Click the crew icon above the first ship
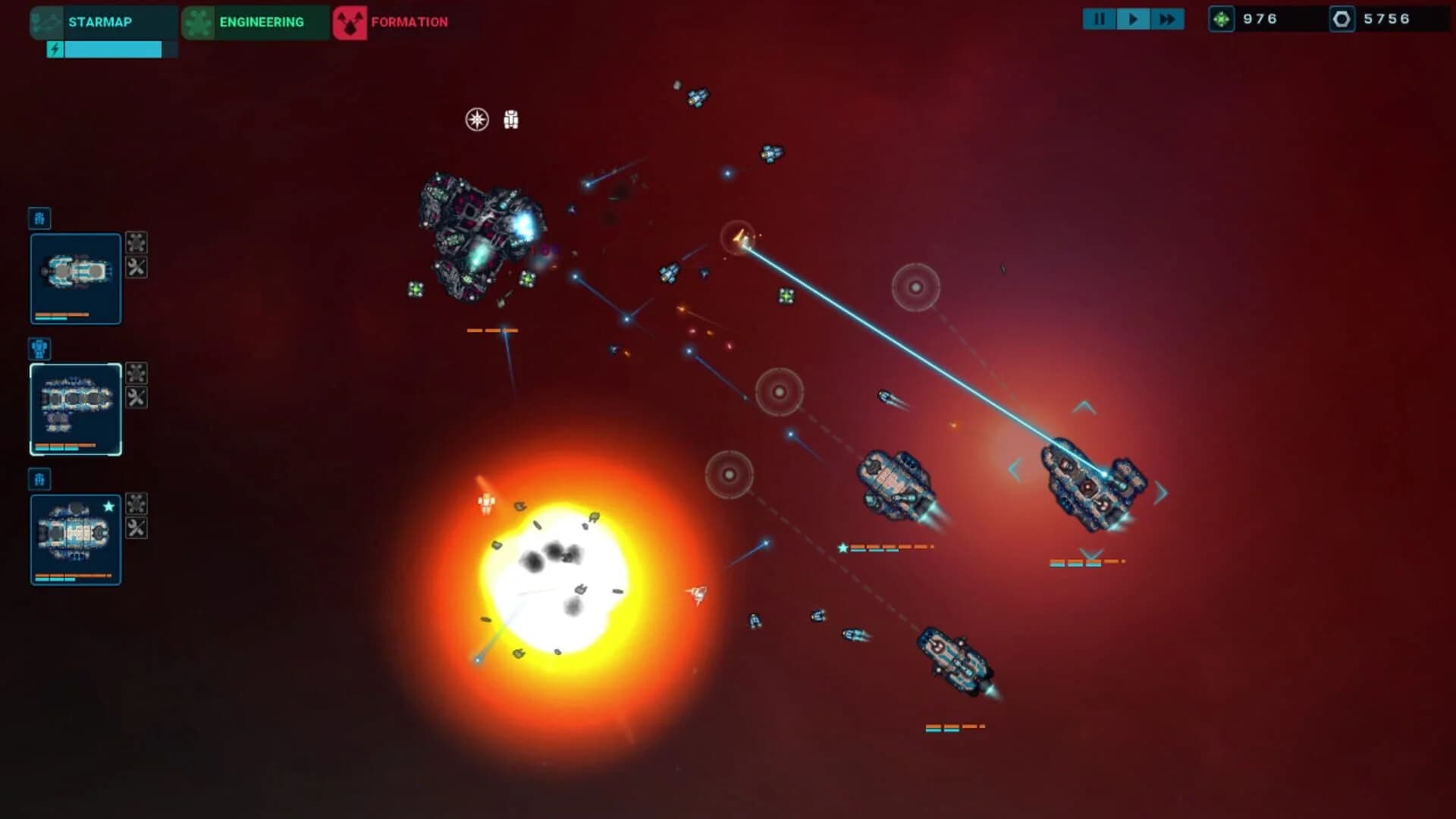 pos(39,219)
